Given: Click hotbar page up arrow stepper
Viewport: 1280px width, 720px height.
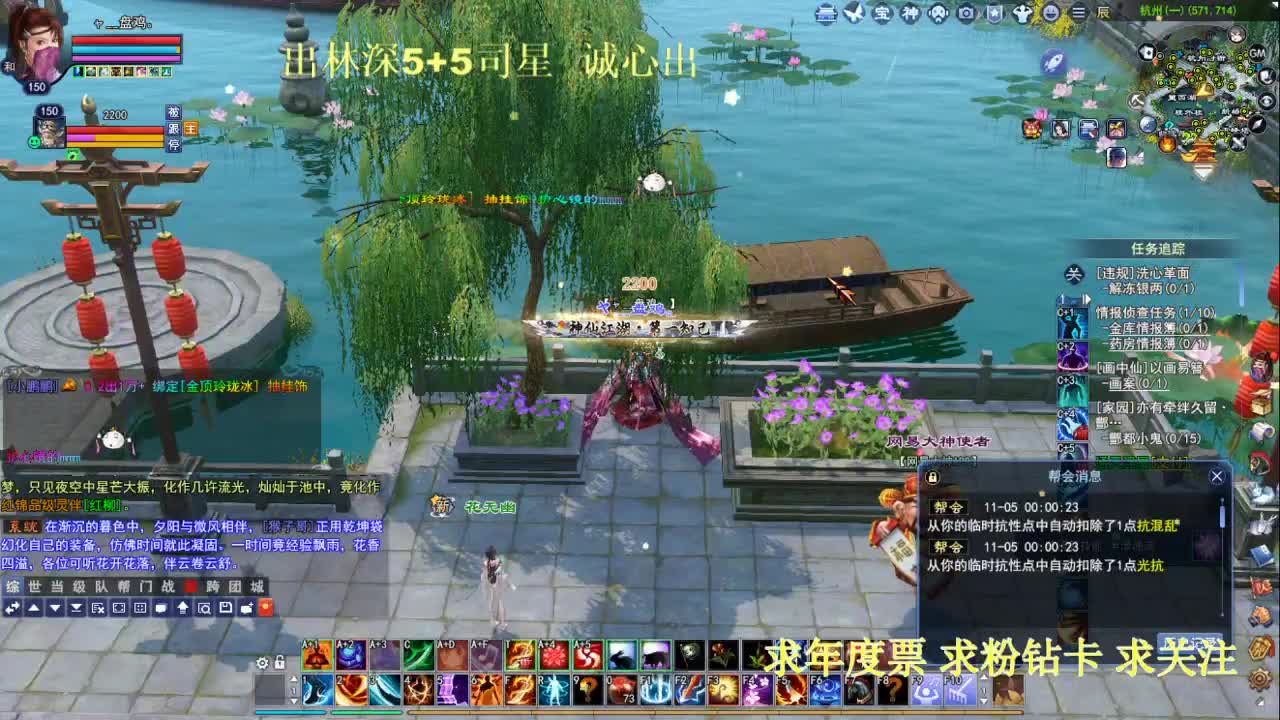Looking at the screenshot, I should [x=294, y=679].
